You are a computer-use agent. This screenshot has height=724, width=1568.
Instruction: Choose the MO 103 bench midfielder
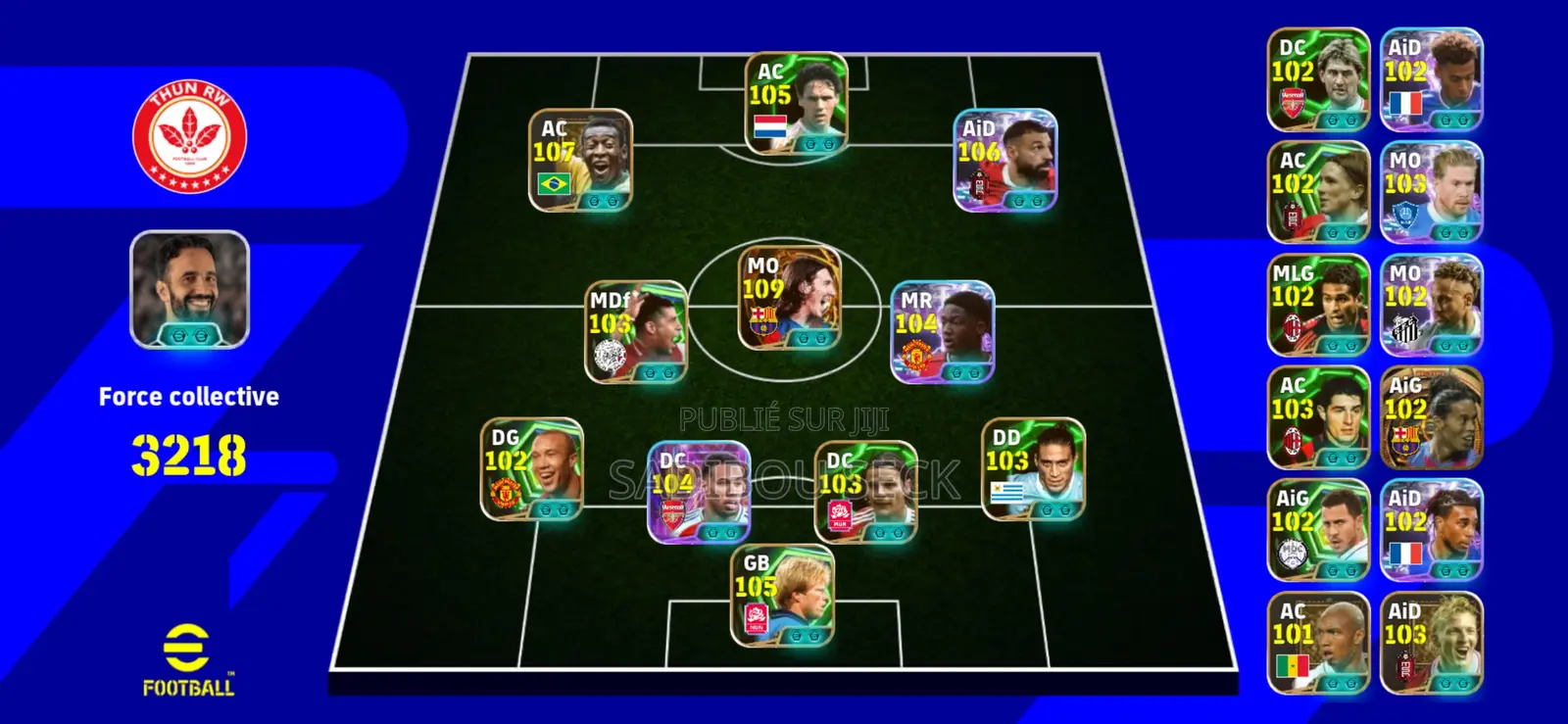[x=1431, y=192]
